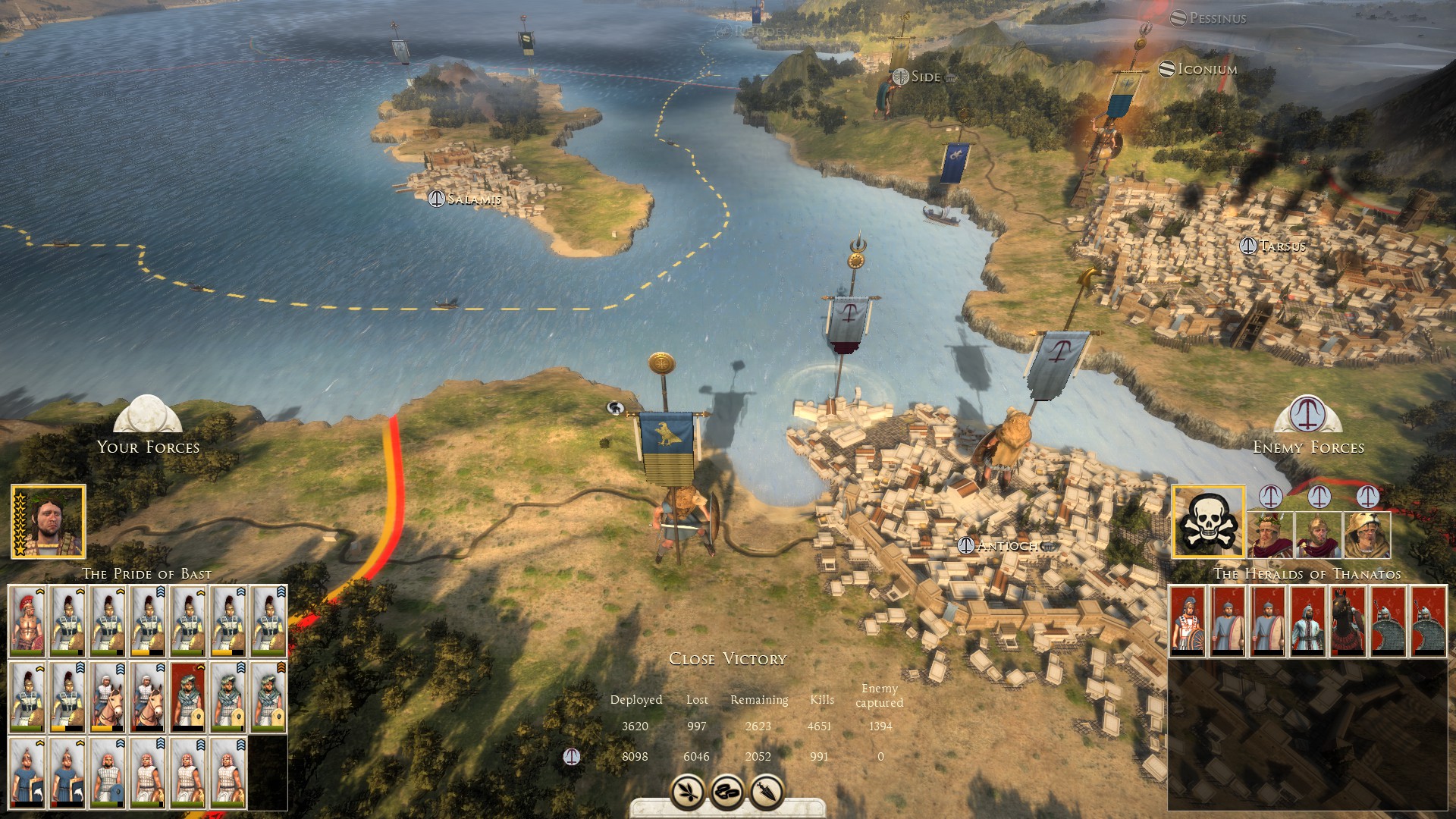Select the enemy hoplite with wheel shield card
This screenshot has width=1456, height=819.
coord(1188,621)
